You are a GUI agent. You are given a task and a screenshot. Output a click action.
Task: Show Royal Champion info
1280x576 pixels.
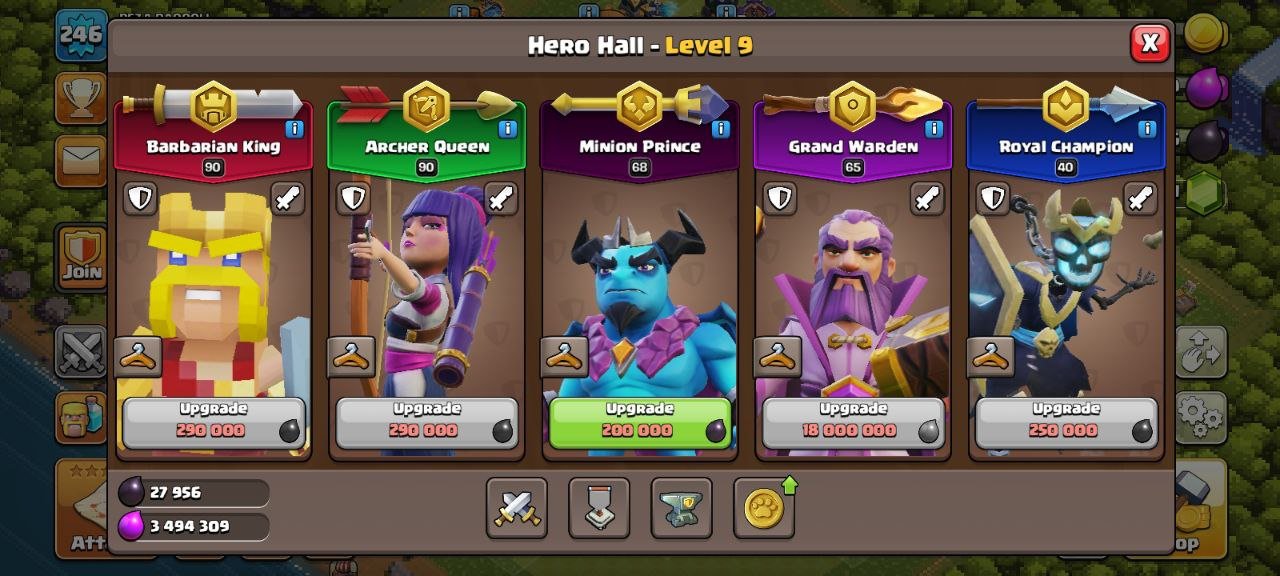click(1147, 129)
